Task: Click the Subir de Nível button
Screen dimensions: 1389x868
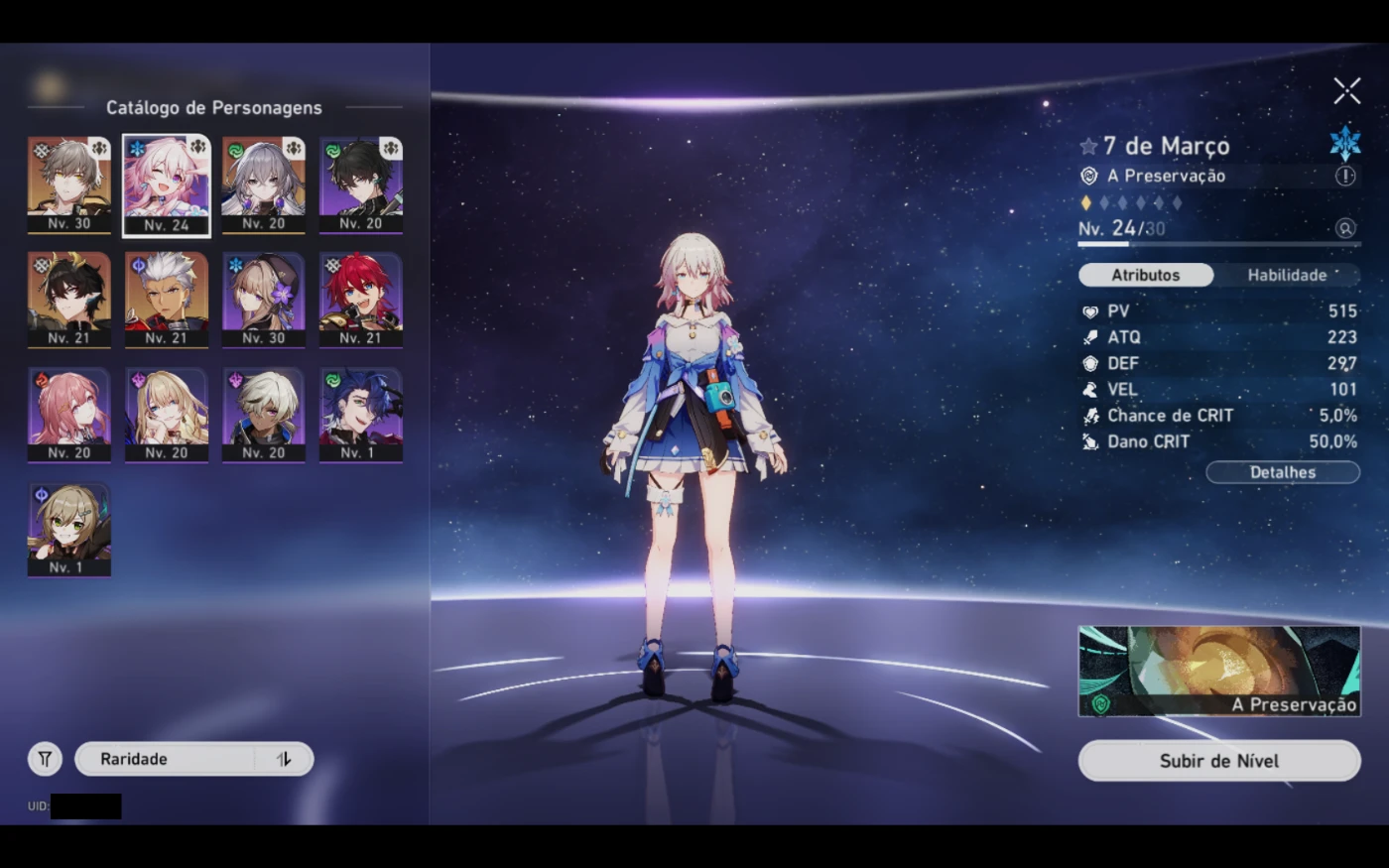Action: 1218,761
